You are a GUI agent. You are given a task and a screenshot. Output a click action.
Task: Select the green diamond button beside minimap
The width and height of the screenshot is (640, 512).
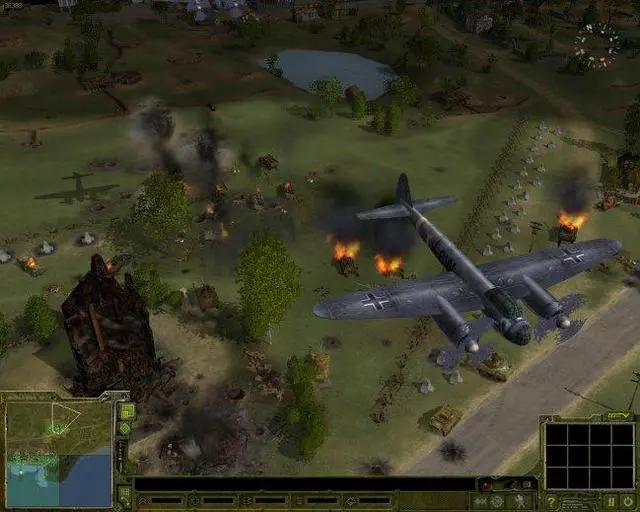point(127,428)
